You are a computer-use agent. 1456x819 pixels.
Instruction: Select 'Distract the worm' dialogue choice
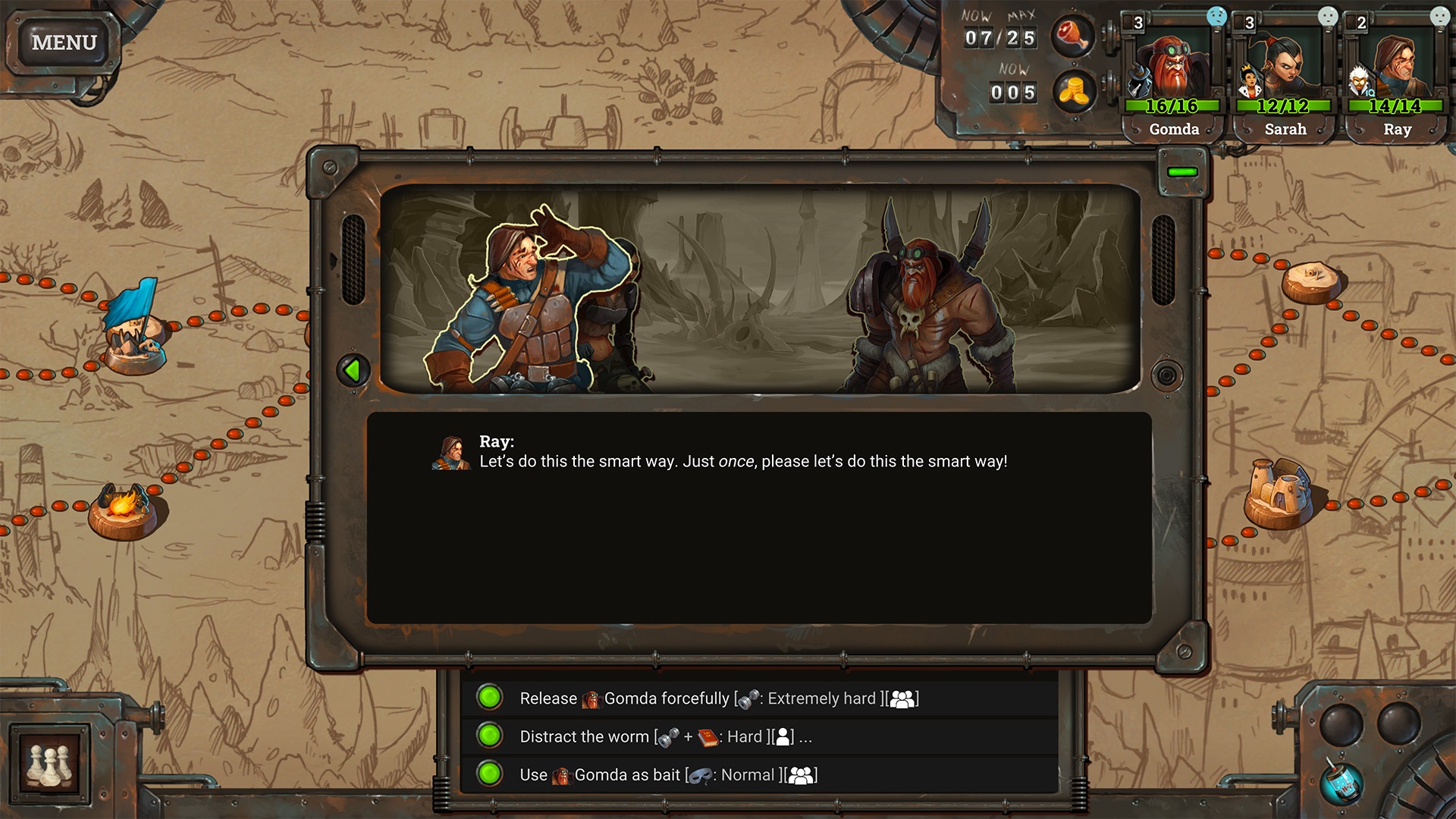click(664, 736)
